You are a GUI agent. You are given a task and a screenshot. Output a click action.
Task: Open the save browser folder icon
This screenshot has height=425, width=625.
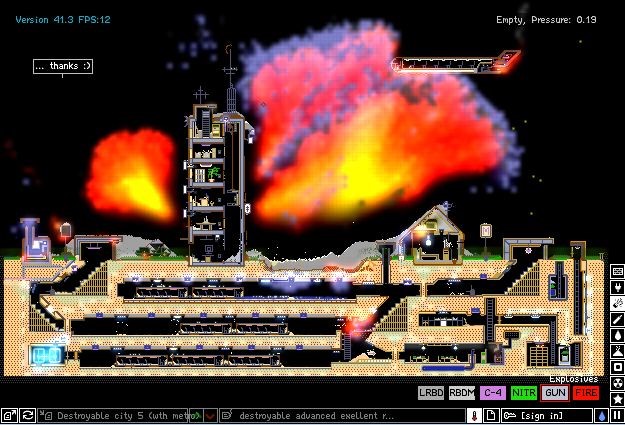point(7,415)
